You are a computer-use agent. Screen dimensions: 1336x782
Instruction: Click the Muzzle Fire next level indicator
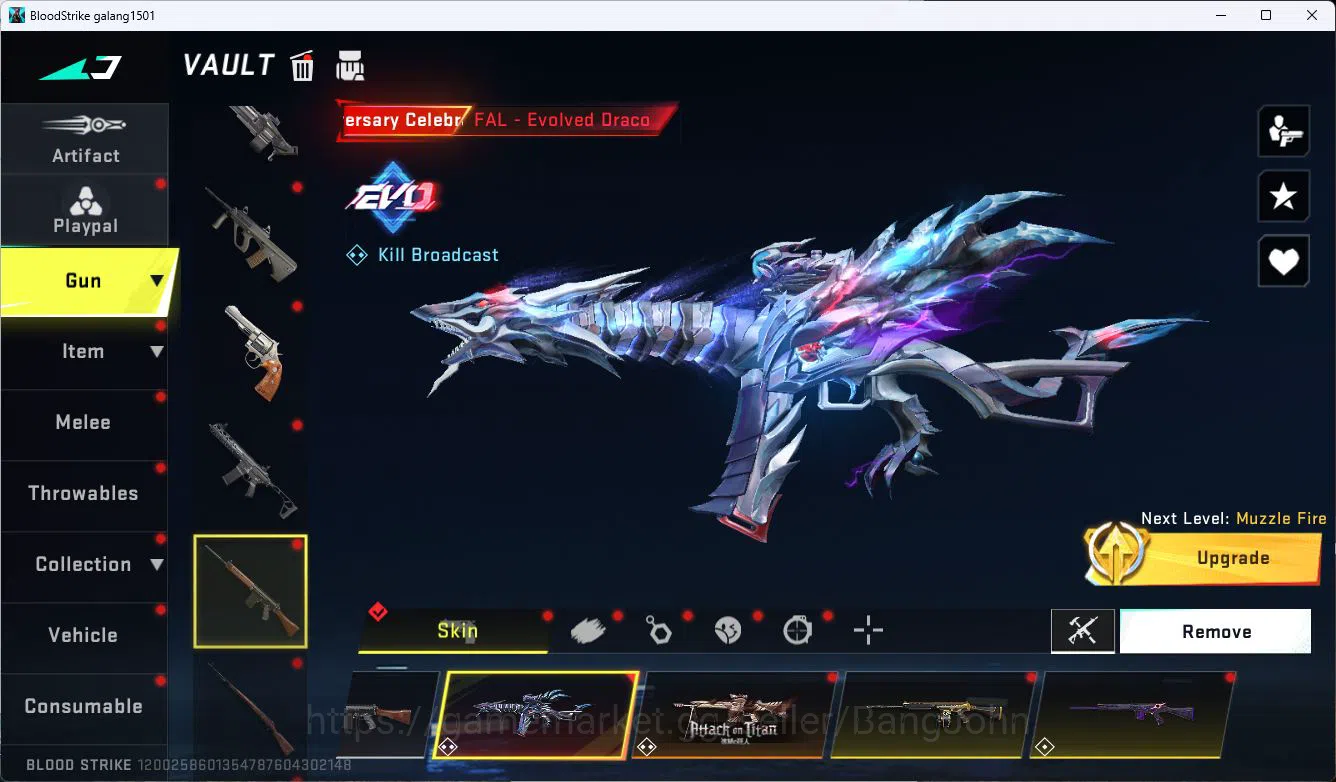pos(1235,518)
